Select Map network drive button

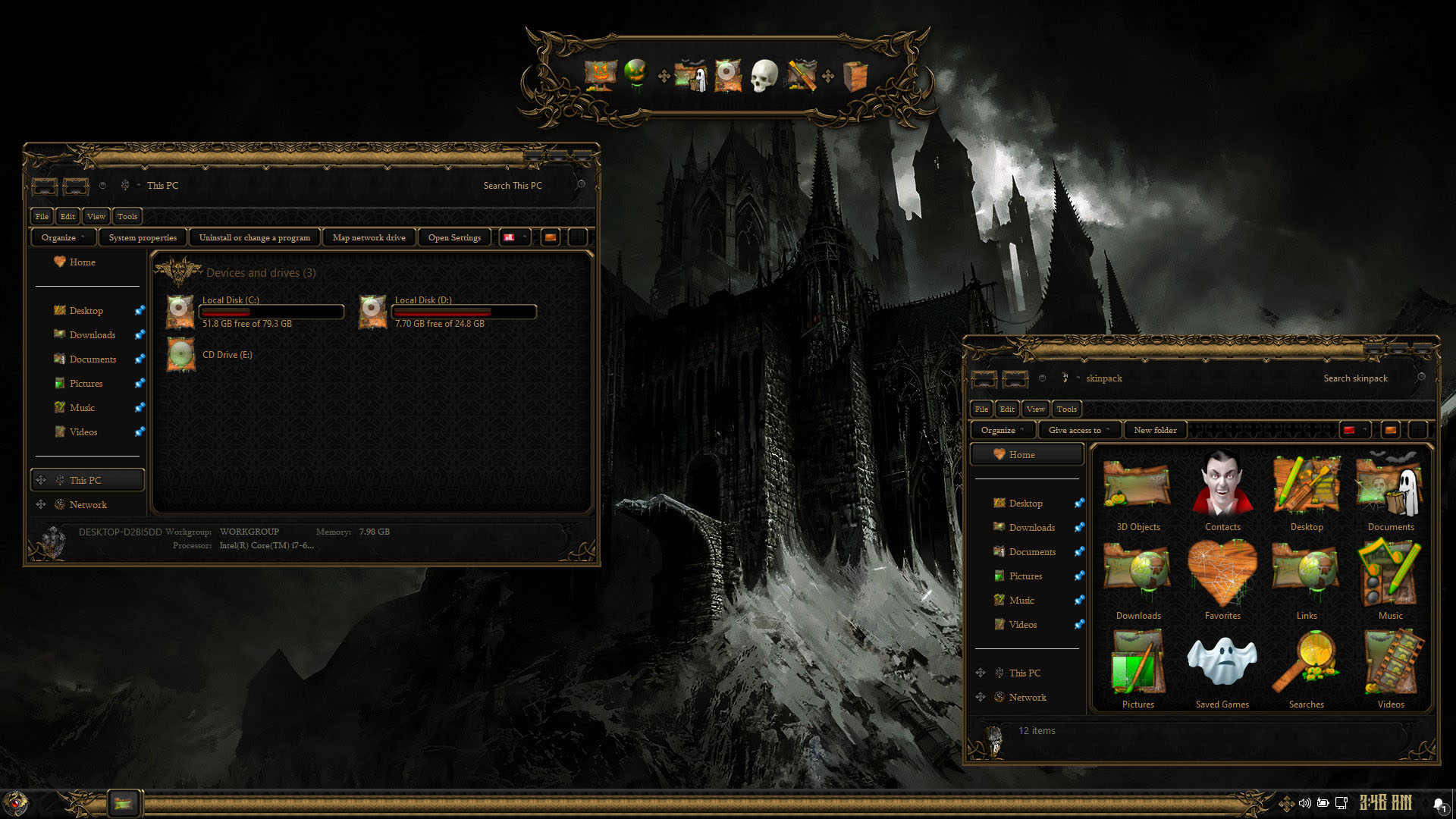pyautogui.click(x=369, y=237)
